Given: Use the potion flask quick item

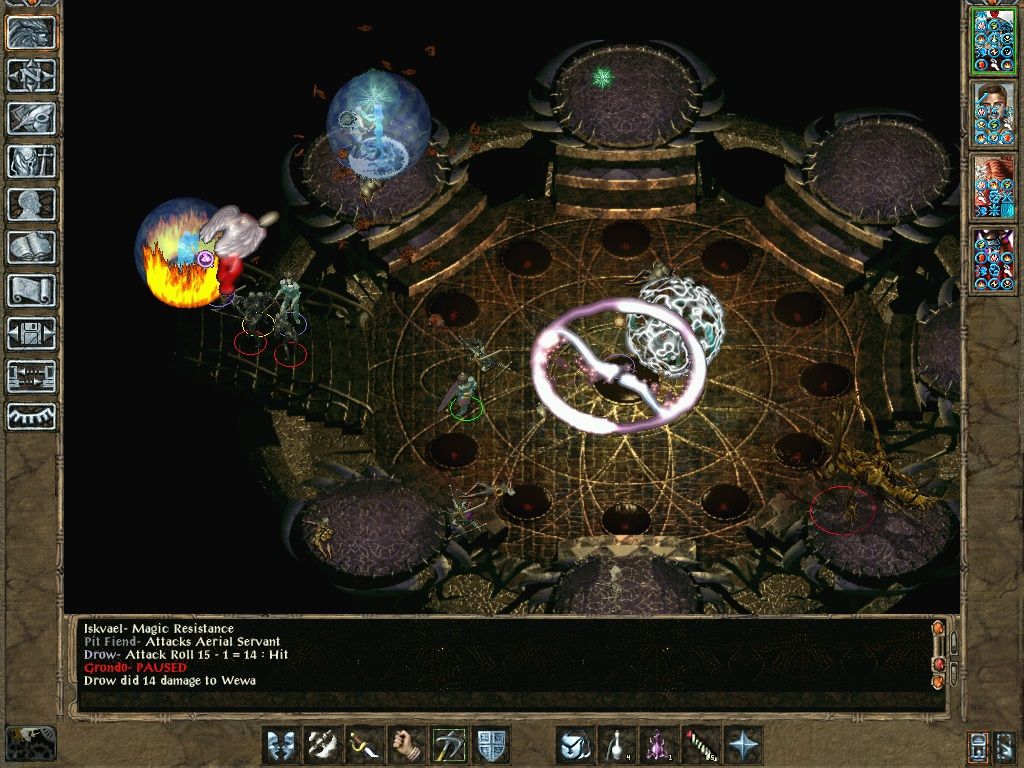Looking at the screenshot, I should pyautogui.click(x=617, y=745).
